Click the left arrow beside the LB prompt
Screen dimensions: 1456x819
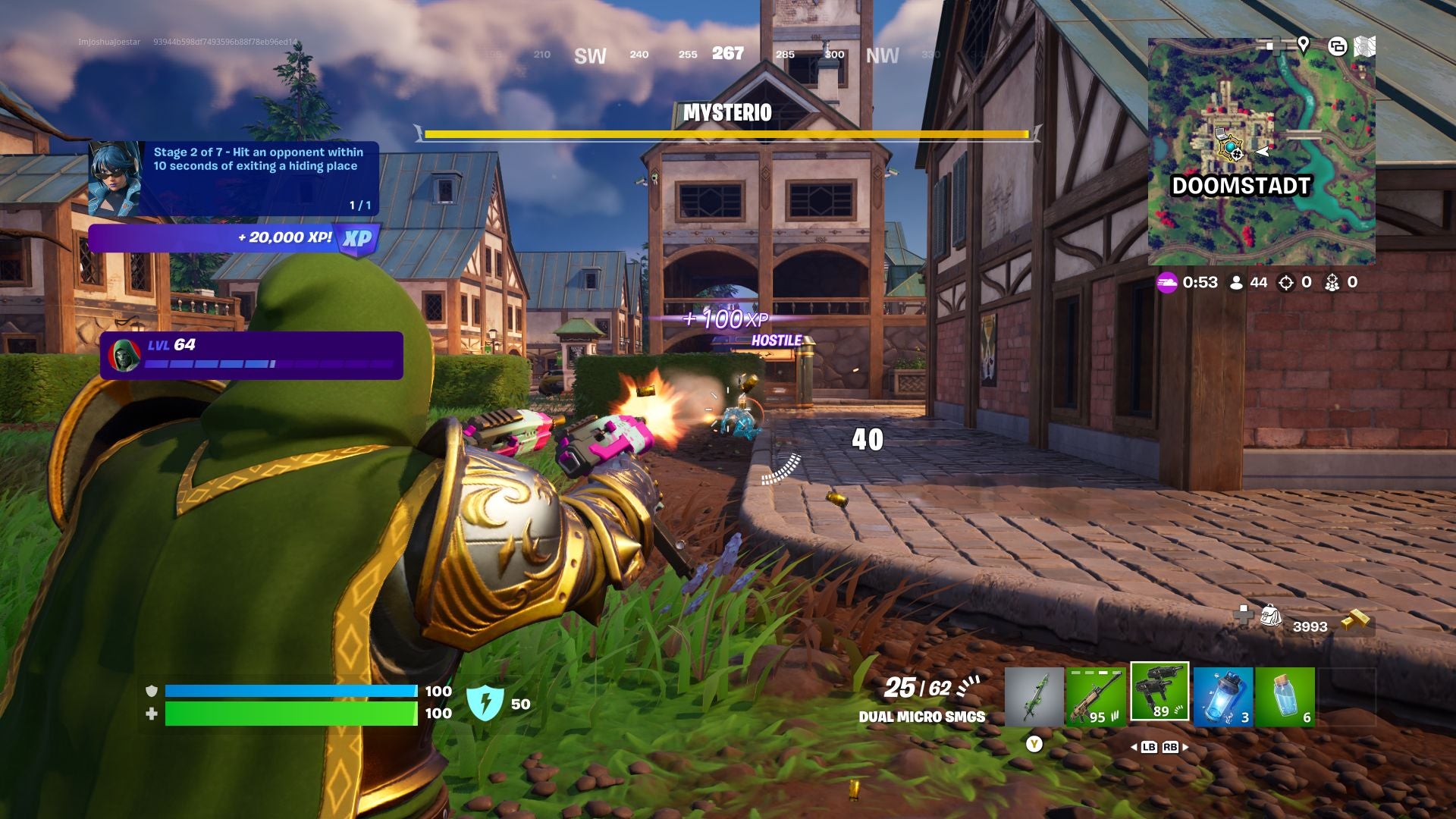[1134, 747]
